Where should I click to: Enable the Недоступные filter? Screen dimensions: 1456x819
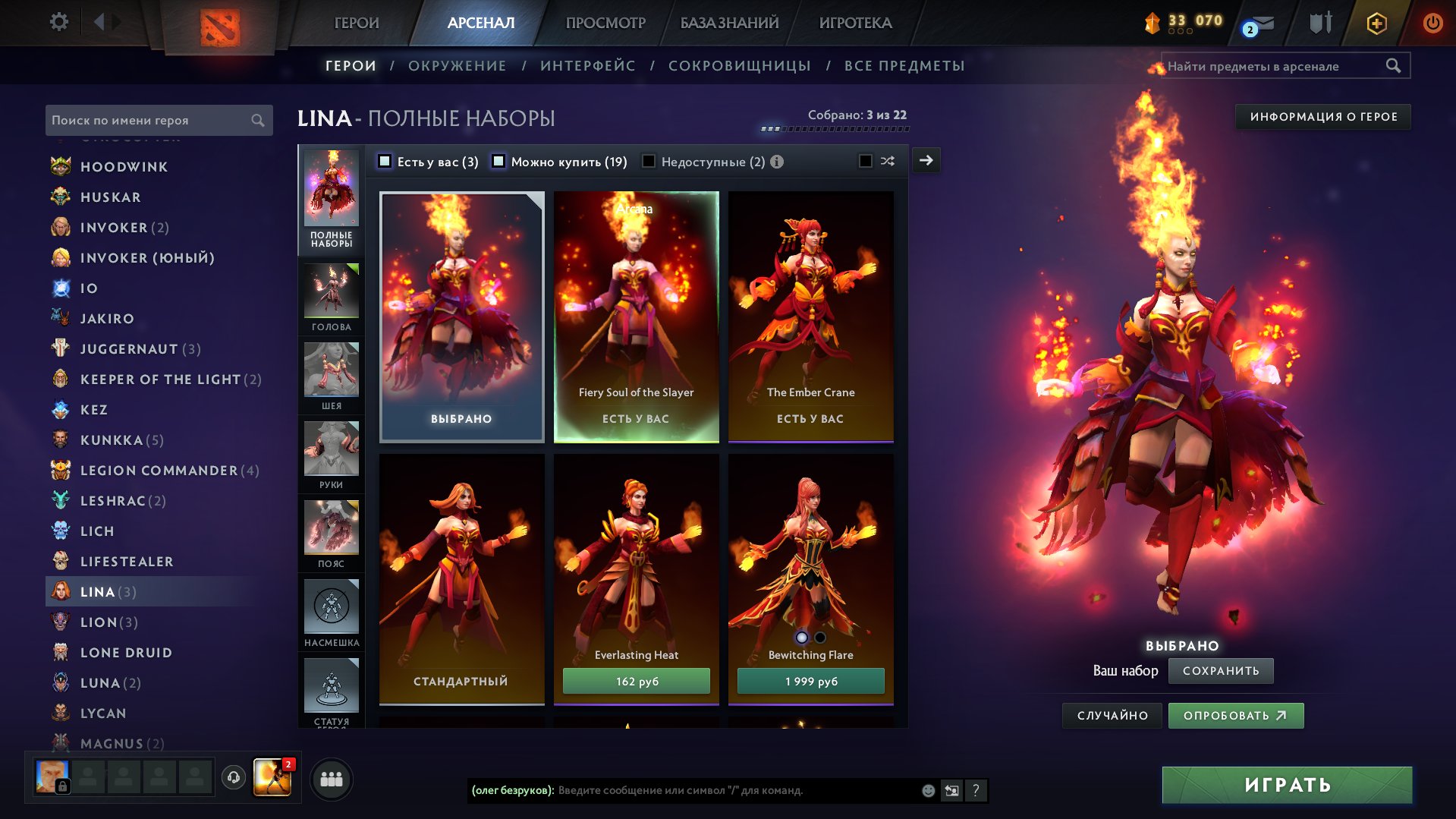[x=649, y=162]
